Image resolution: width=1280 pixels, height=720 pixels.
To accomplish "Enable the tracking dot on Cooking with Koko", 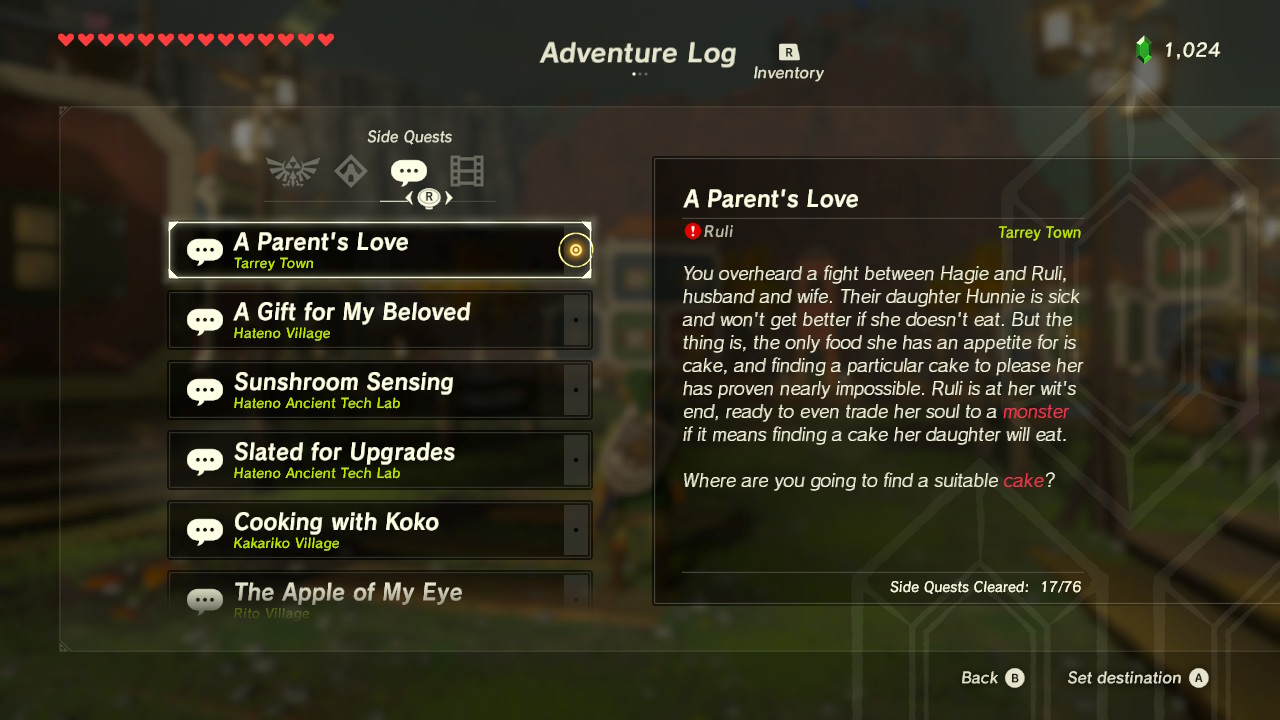I will tap(575, 530).
